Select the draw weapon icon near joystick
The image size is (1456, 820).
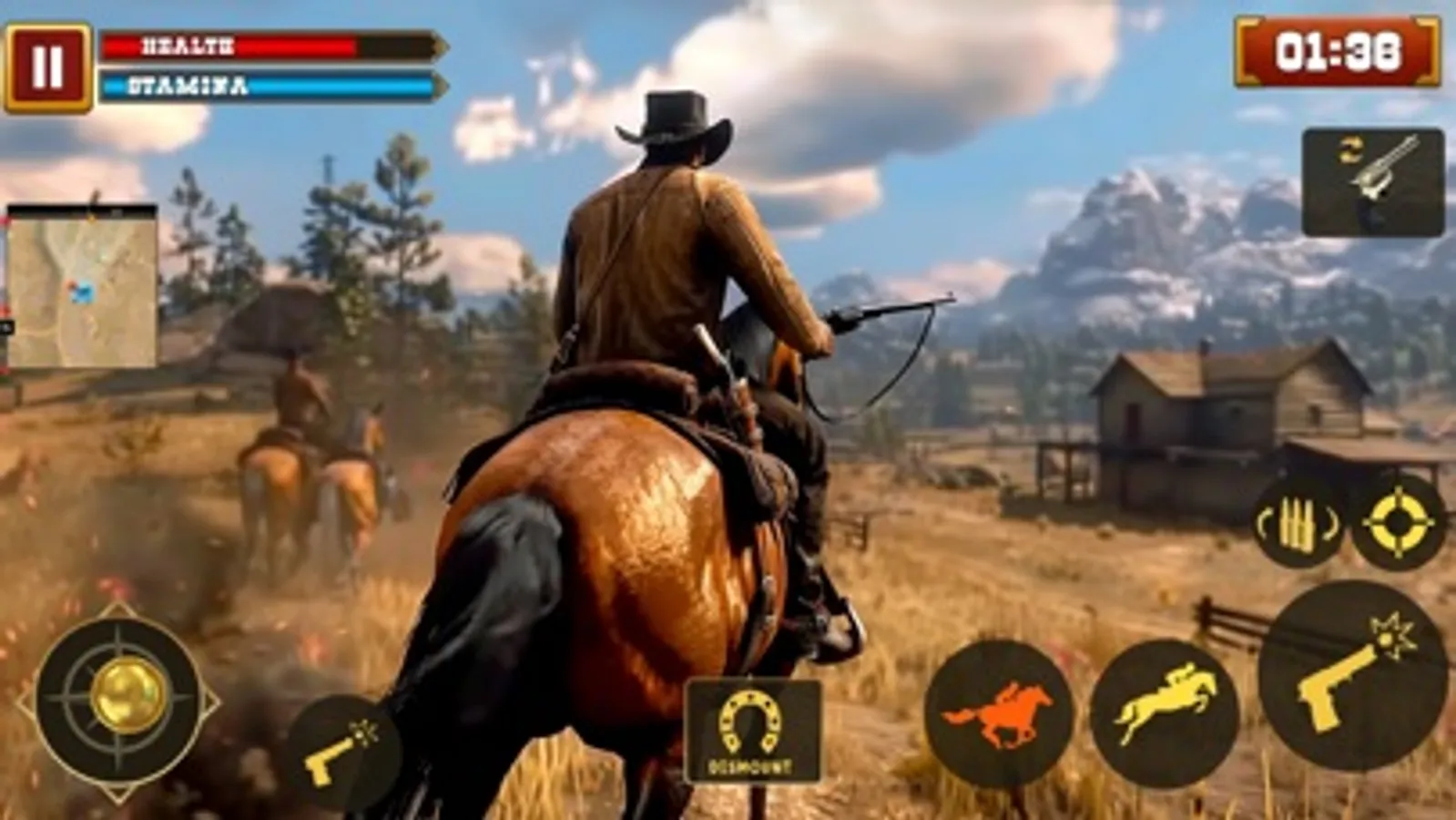coord(349,747)
